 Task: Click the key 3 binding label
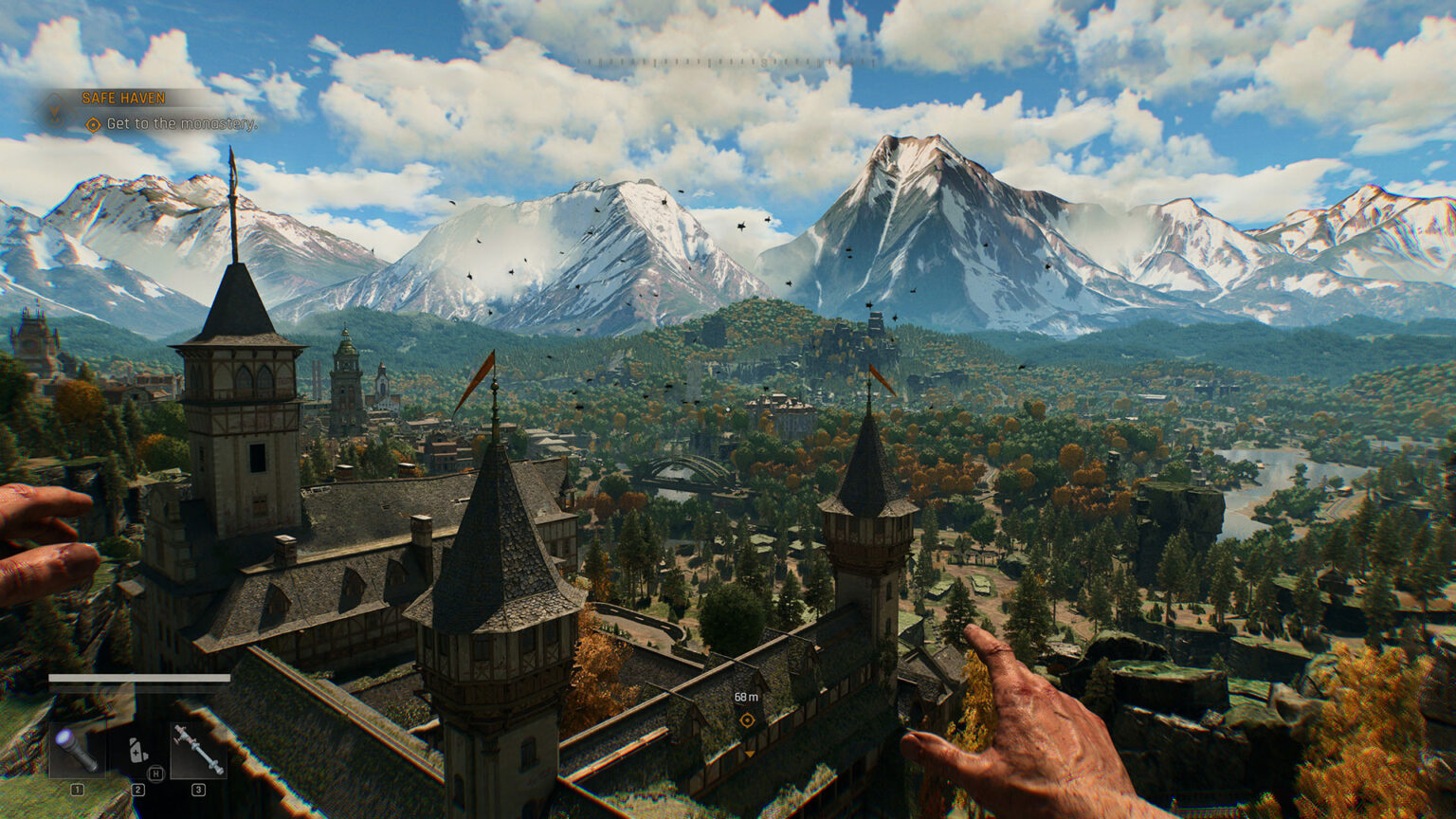coord(199,790)
